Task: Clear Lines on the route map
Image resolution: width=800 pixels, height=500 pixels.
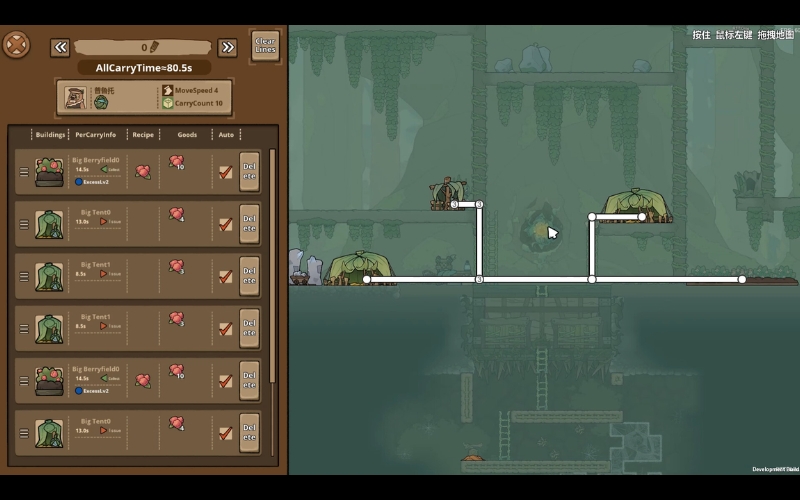Action: pyautogui.click(x=265, y=46)
